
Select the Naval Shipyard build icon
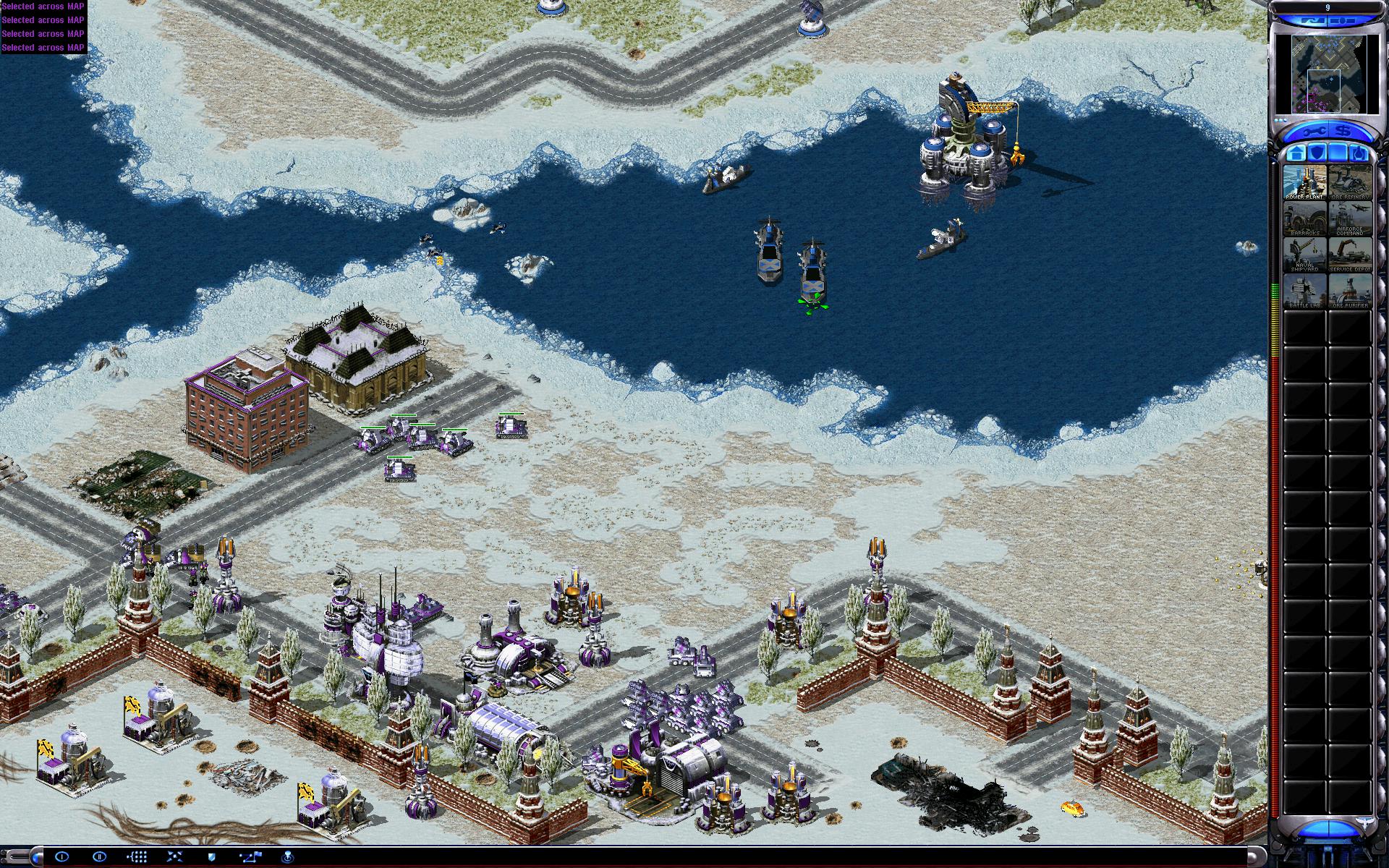coord(1305,255)
